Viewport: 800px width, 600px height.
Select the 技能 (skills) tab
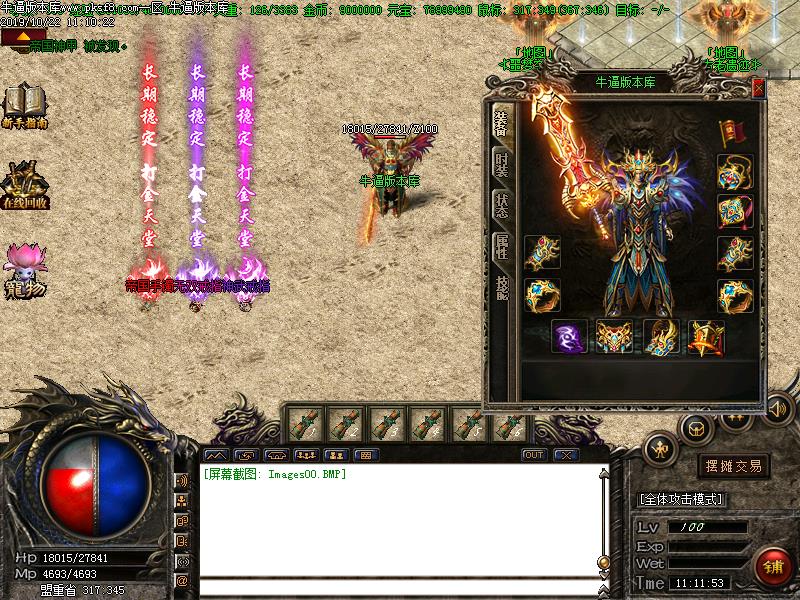[x=501, y=289]
